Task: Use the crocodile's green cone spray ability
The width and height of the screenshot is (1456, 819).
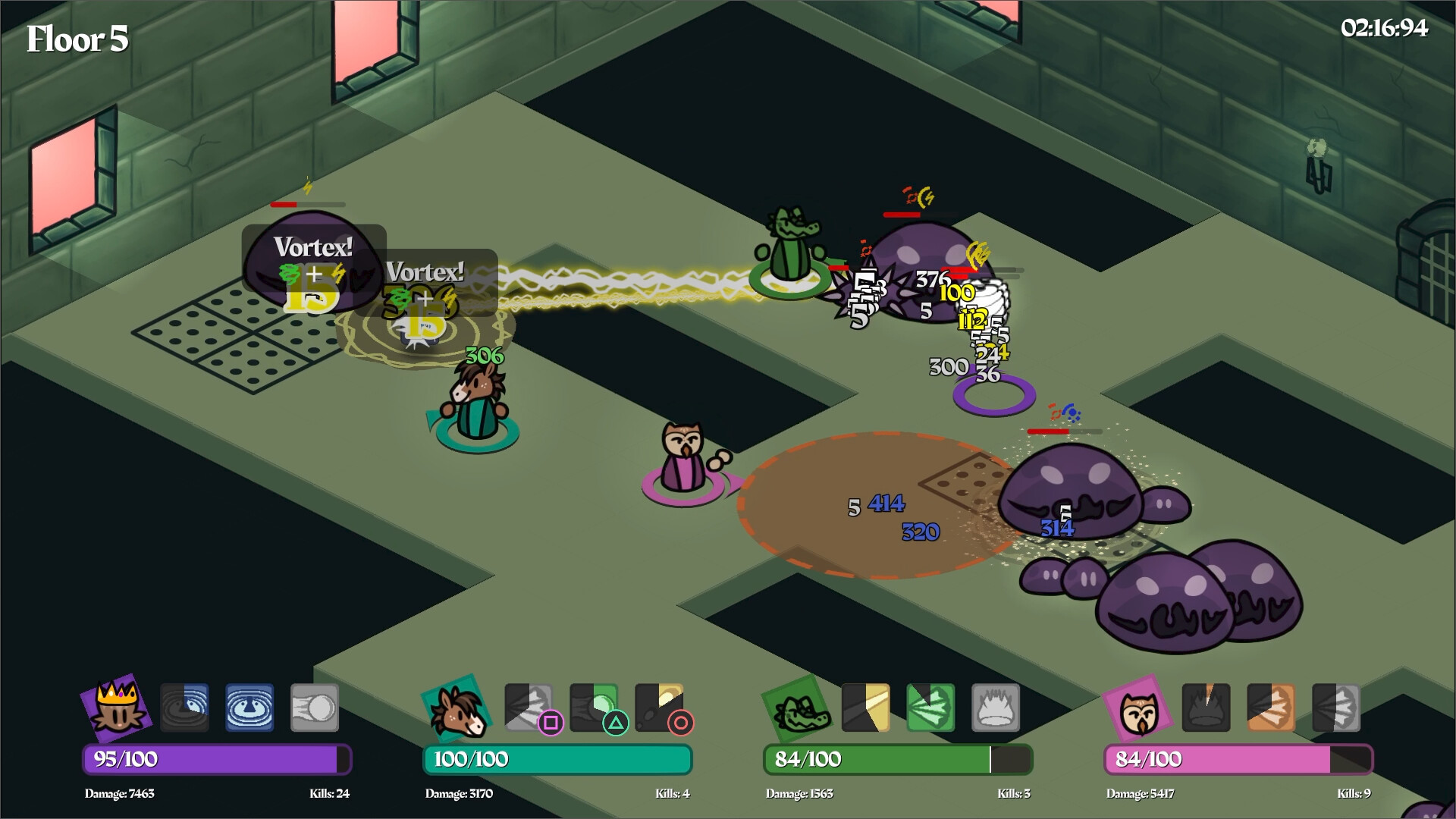Action: coord(930,708)
